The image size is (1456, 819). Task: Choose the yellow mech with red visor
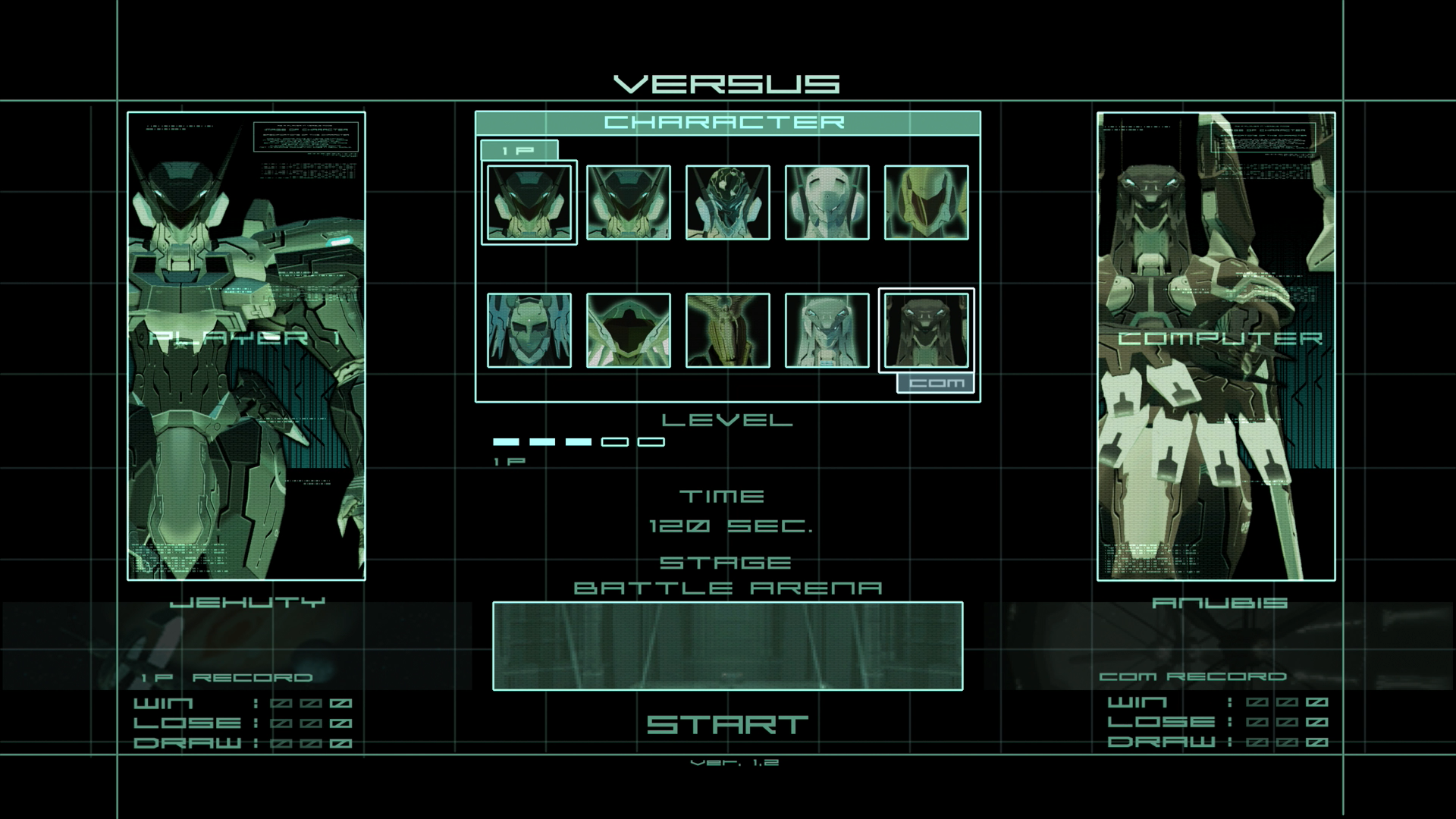pos(926,202)
